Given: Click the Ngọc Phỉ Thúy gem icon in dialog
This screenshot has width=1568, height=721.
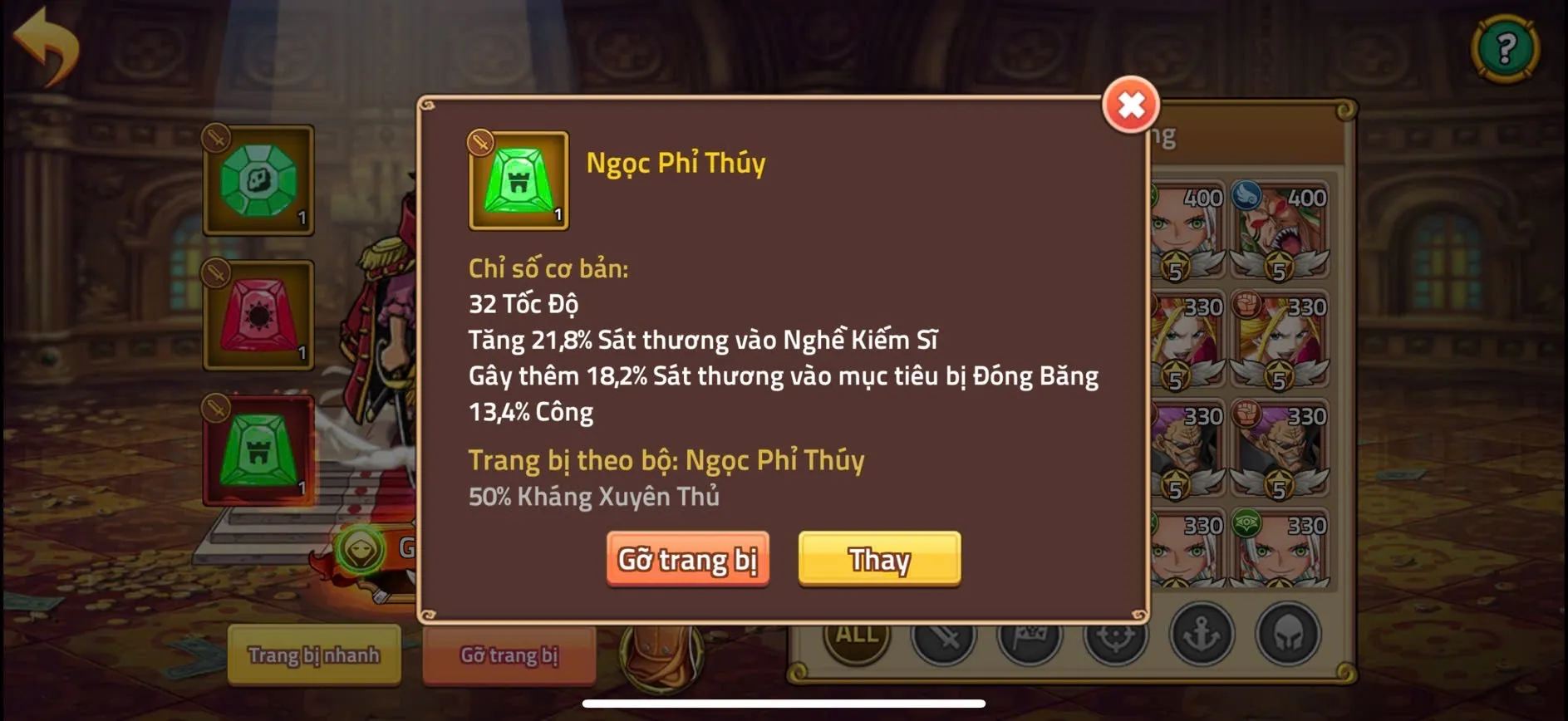Looking at the screenshot, I should pyautogui.click(x=517, y=181).
